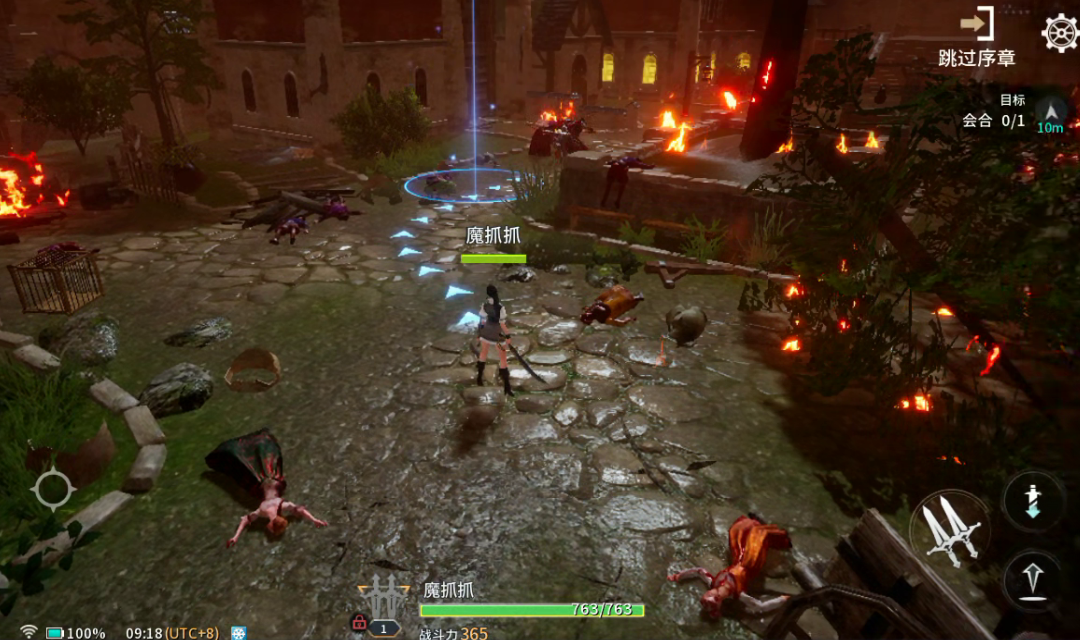Tap the blue snowflake status icon

pos(238,633)
